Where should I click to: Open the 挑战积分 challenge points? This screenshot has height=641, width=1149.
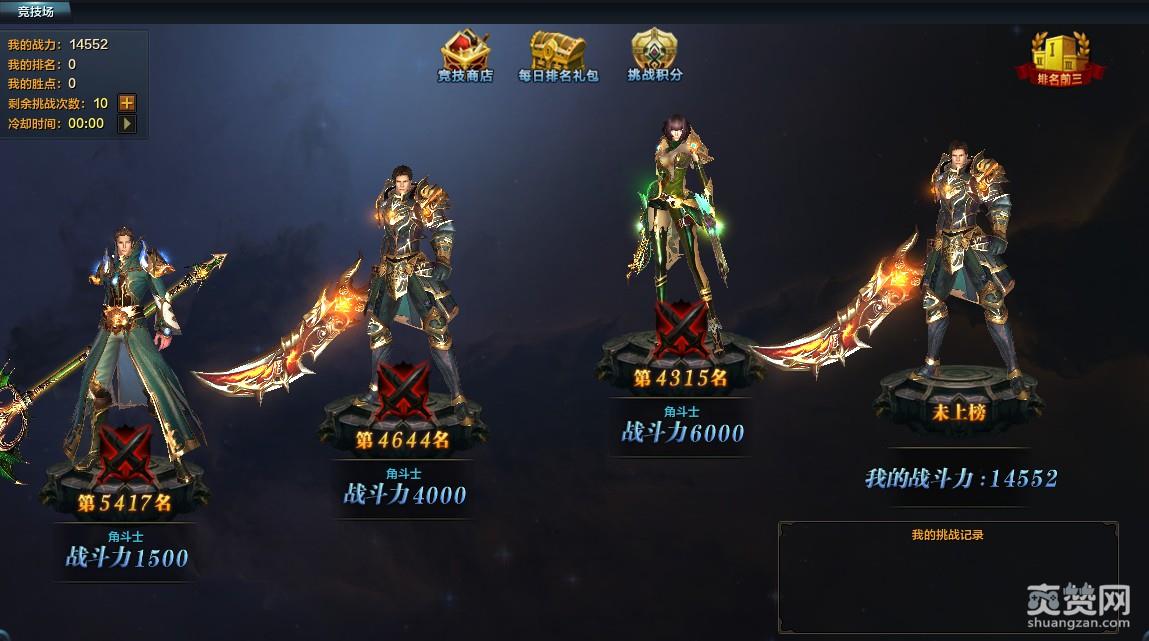[x=654, y=56]
